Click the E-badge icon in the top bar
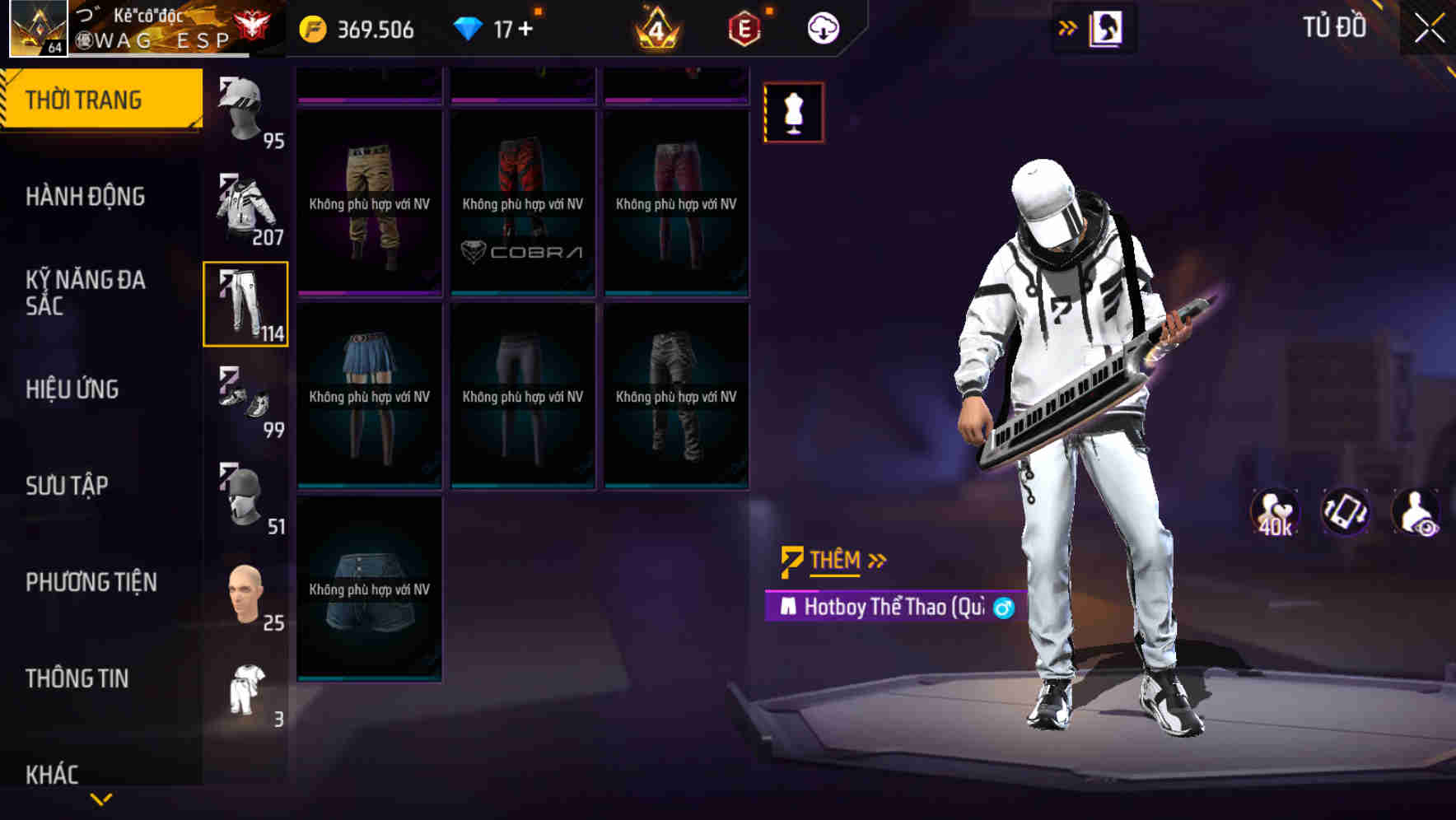Screen dimensions: 1456x820 [744, 27]
